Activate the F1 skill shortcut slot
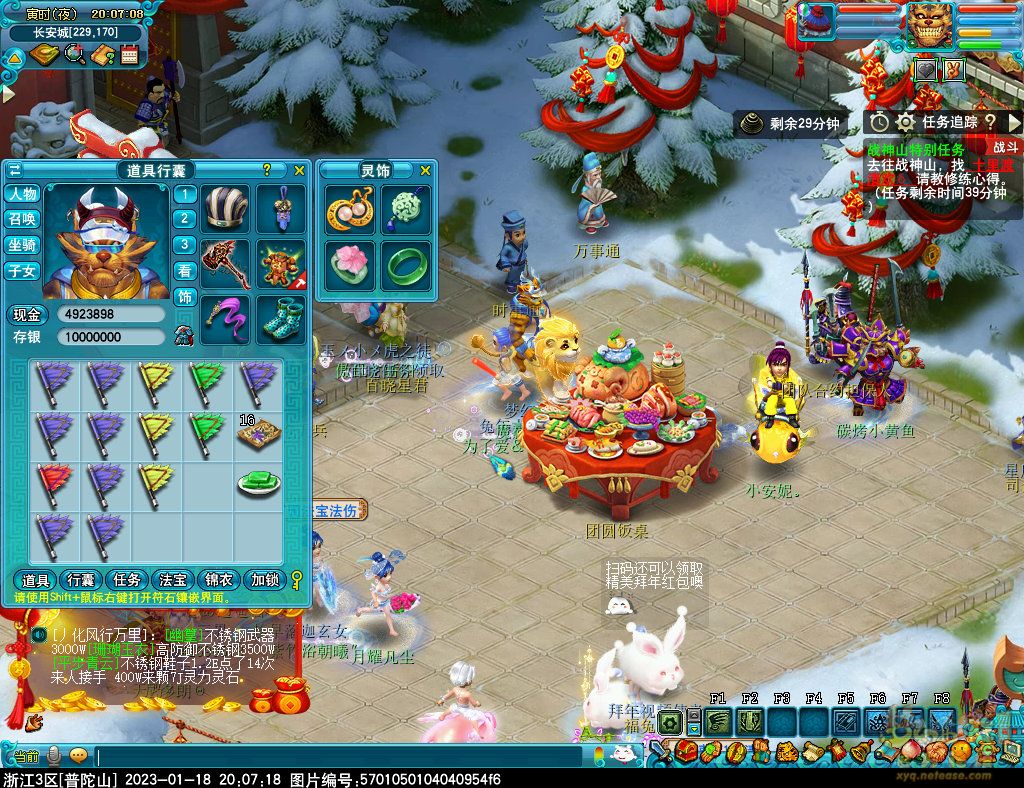Image resolution: width=1024 pixels, height=788 pixels. point(718,721)
